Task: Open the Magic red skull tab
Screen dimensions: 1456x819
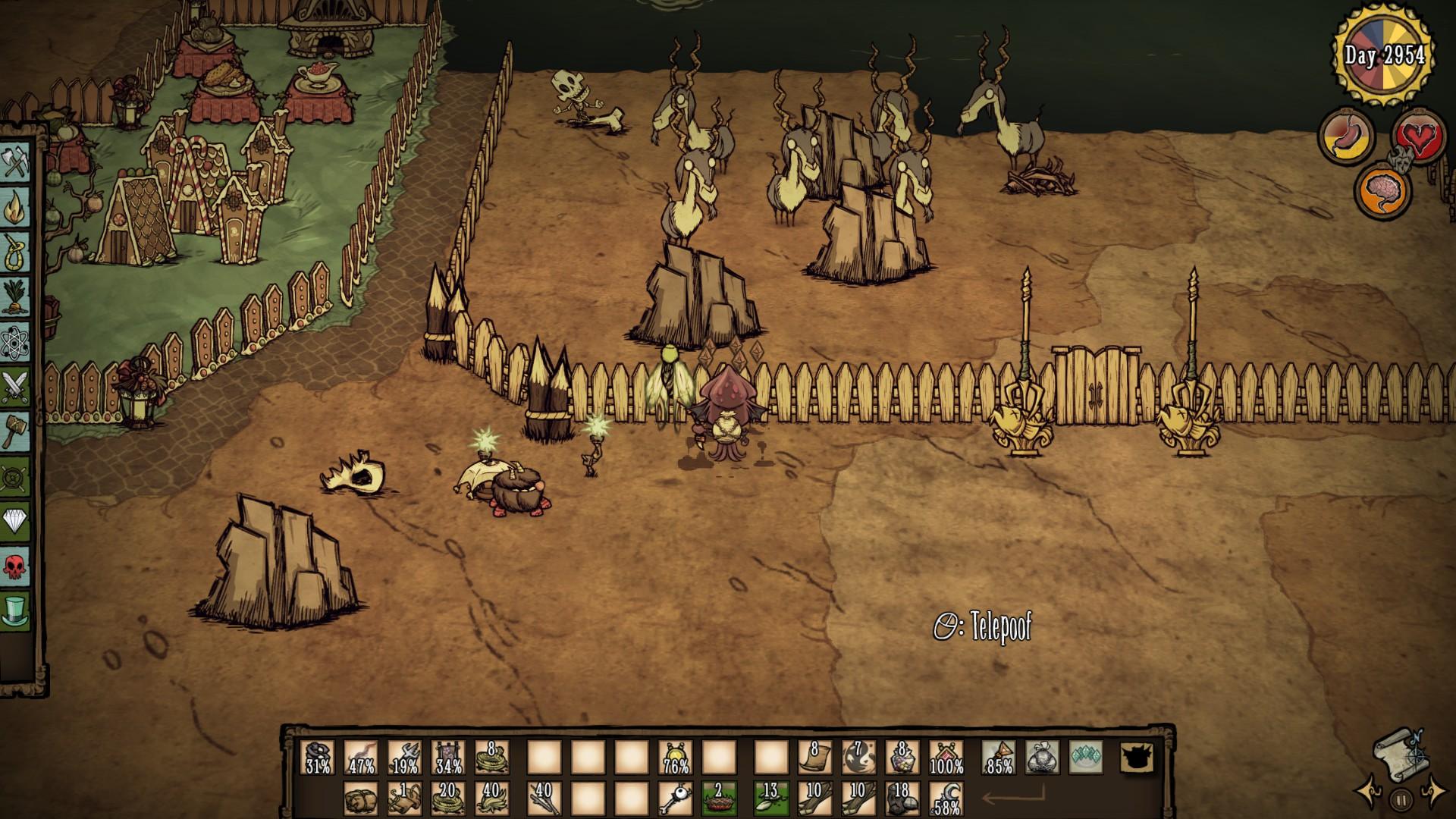Action: [x=14, y=566]
